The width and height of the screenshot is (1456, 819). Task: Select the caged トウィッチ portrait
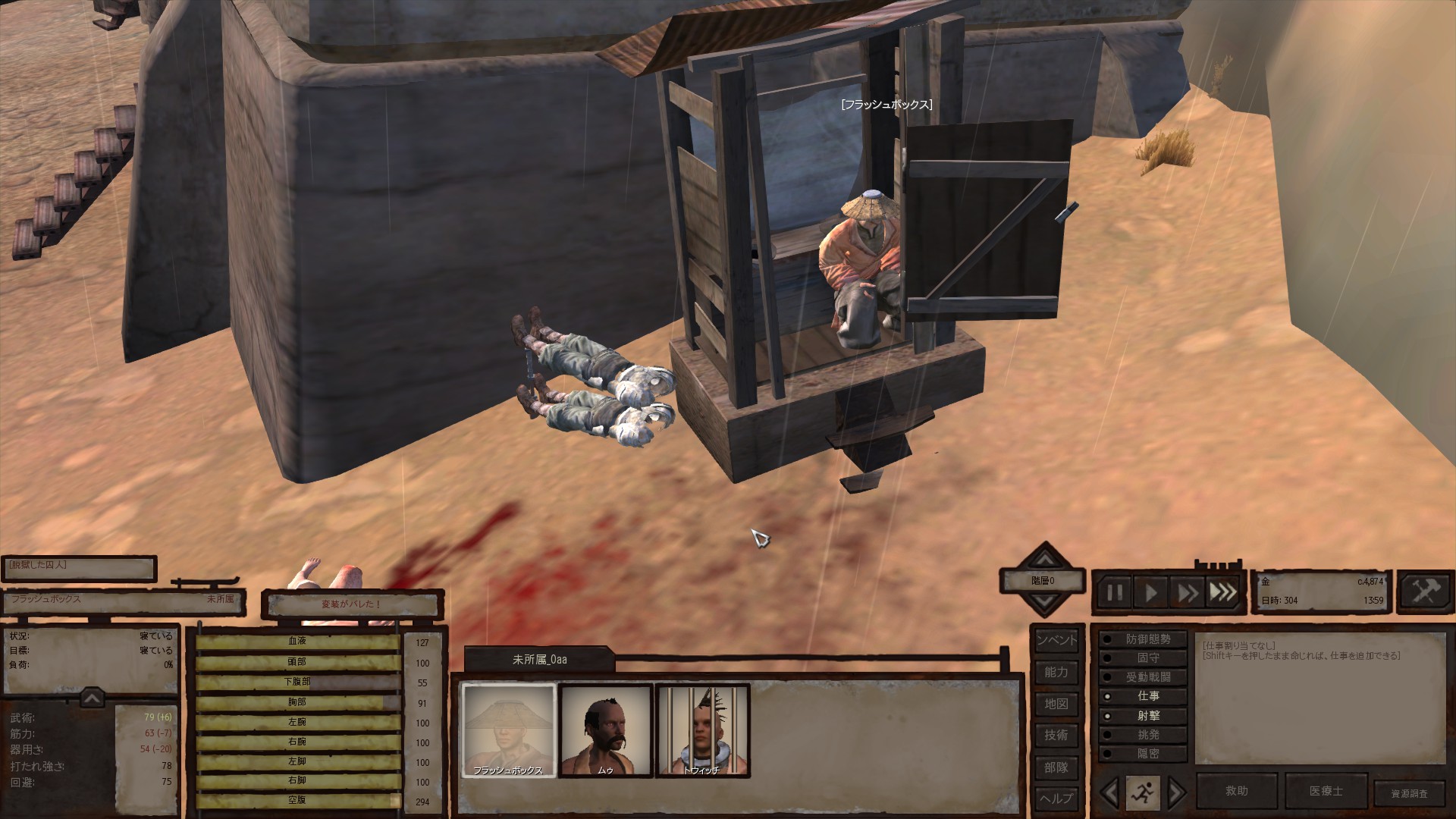pyautogui.click(x=702, y=730)
